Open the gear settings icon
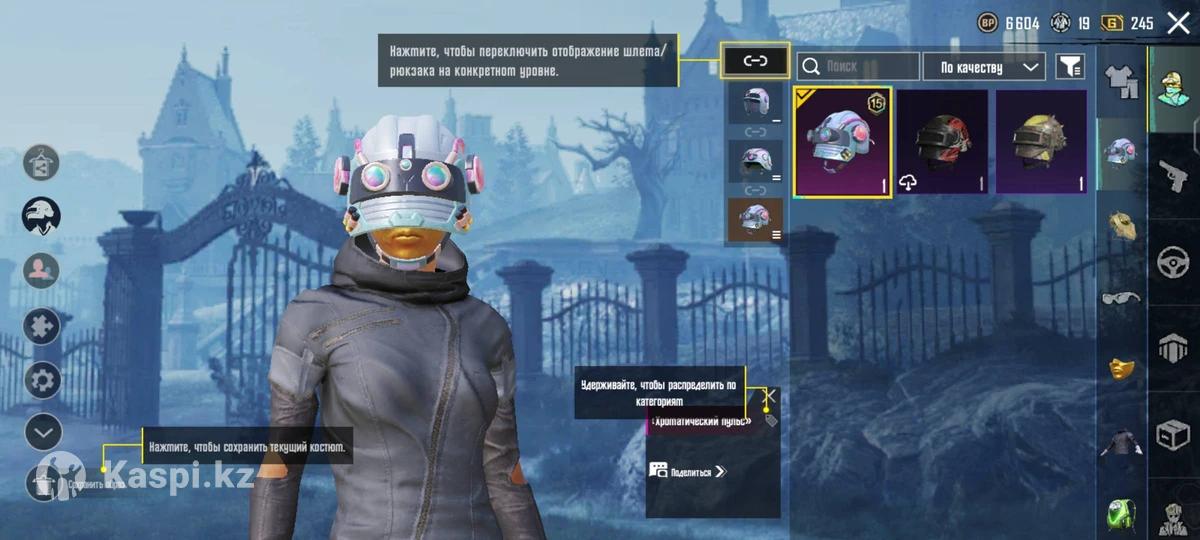 click(x=42, y=380)
